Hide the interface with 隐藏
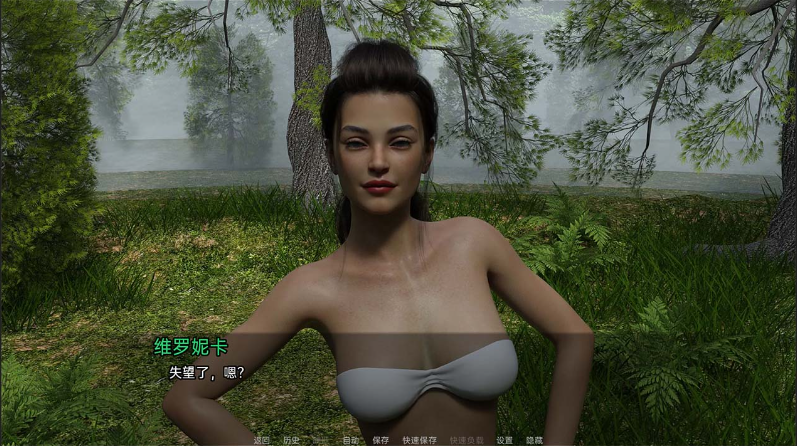The image size is (797, 446). point(534,440)
